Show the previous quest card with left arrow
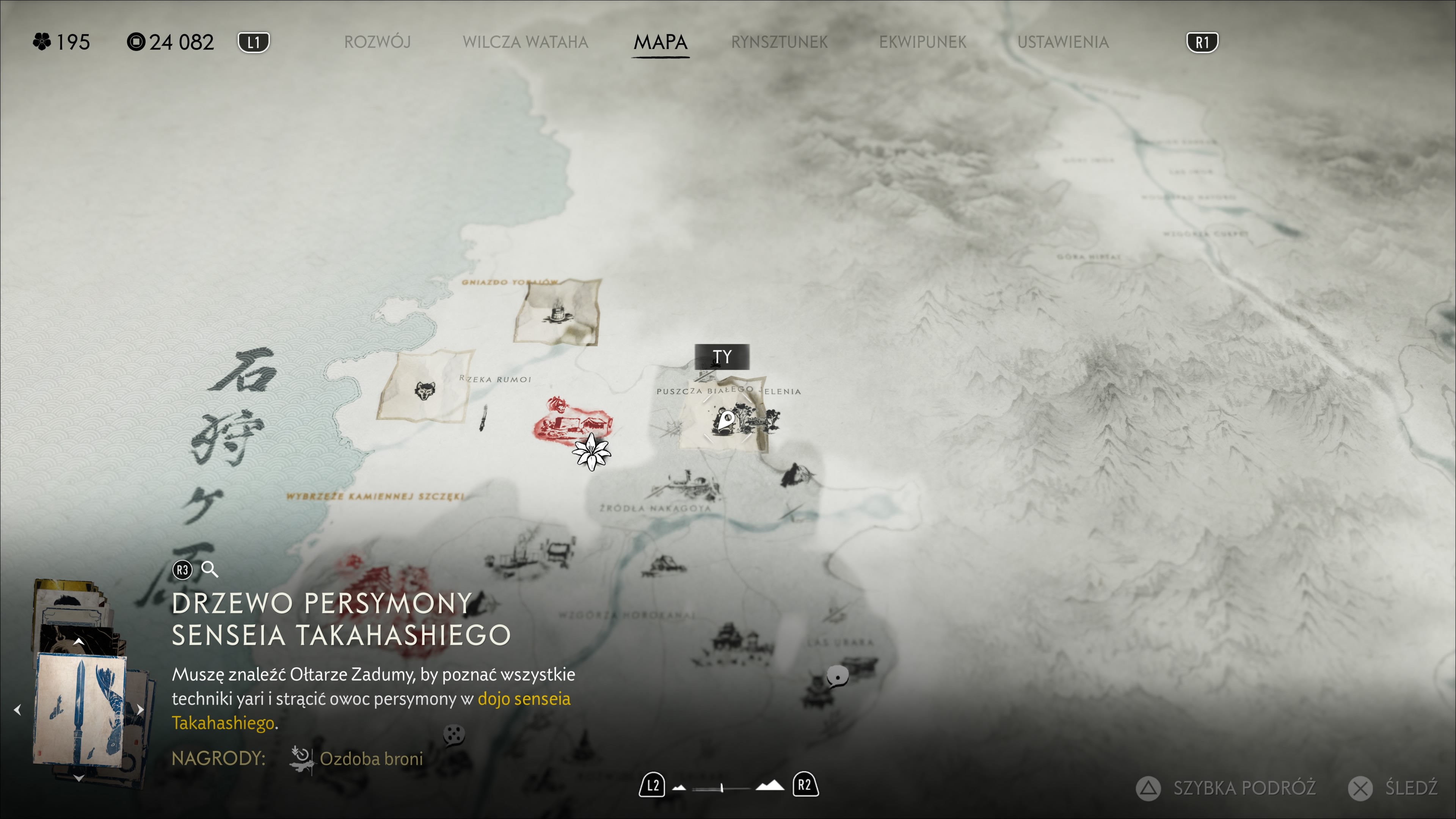This screenshot has width=1456, height=819. point(17,709)
